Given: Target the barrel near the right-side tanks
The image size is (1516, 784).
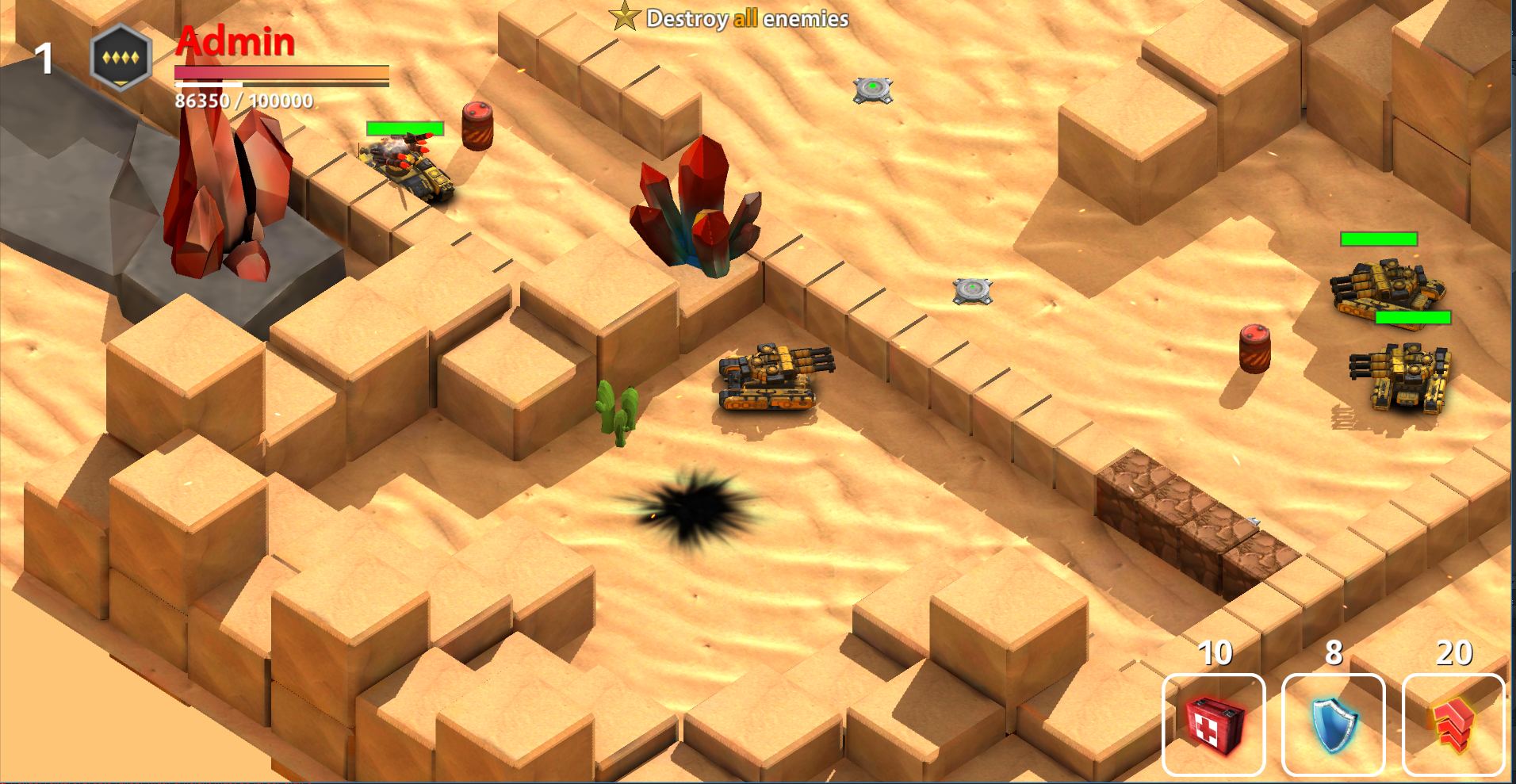Looking at the screenshot, I should (x=1253, y=347).
